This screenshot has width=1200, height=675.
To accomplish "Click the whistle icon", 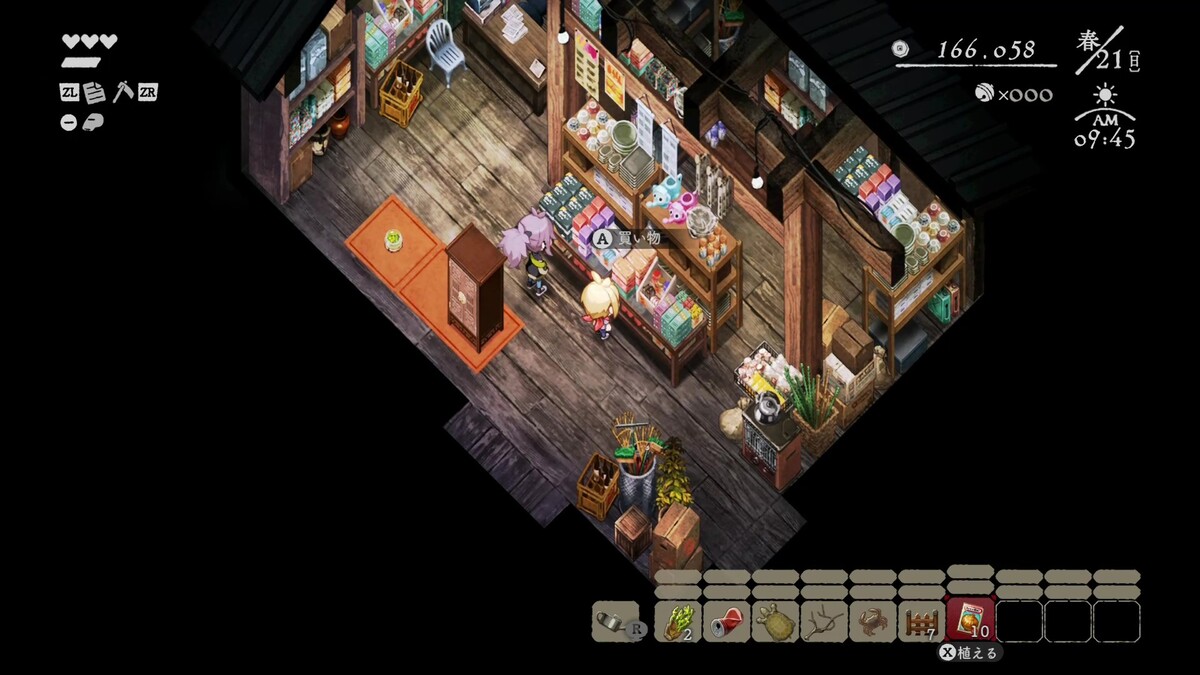I will (x=90, y=122).
